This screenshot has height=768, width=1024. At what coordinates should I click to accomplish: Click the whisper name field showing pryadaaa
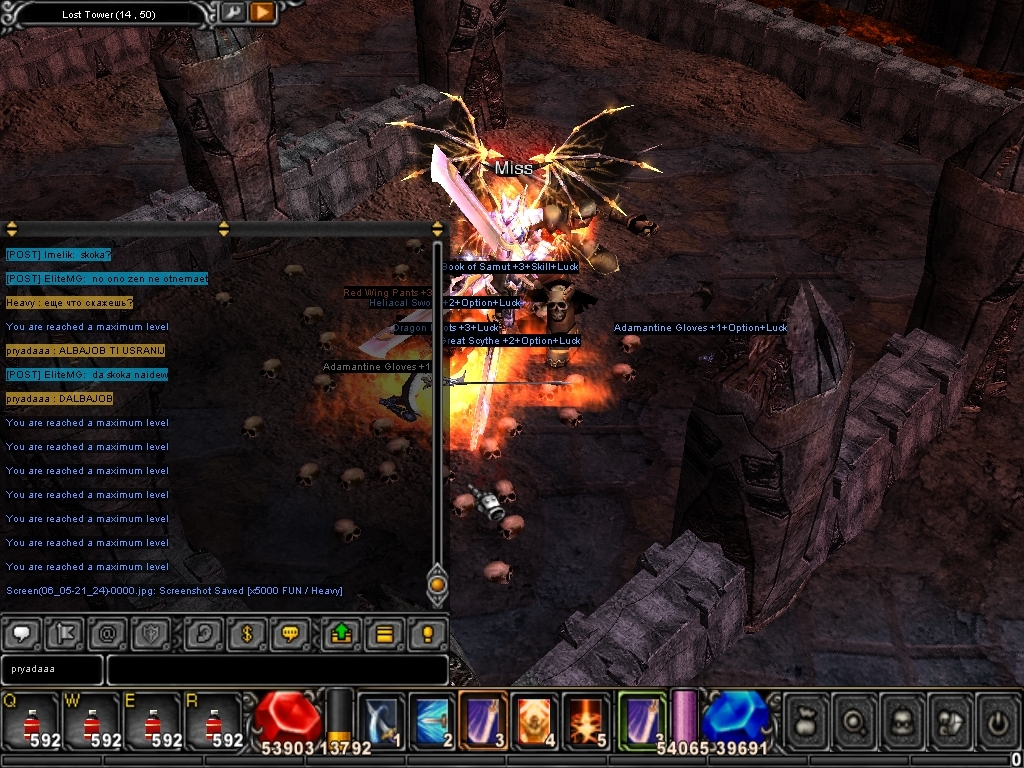pyautogui.click(x=52, y=669)
